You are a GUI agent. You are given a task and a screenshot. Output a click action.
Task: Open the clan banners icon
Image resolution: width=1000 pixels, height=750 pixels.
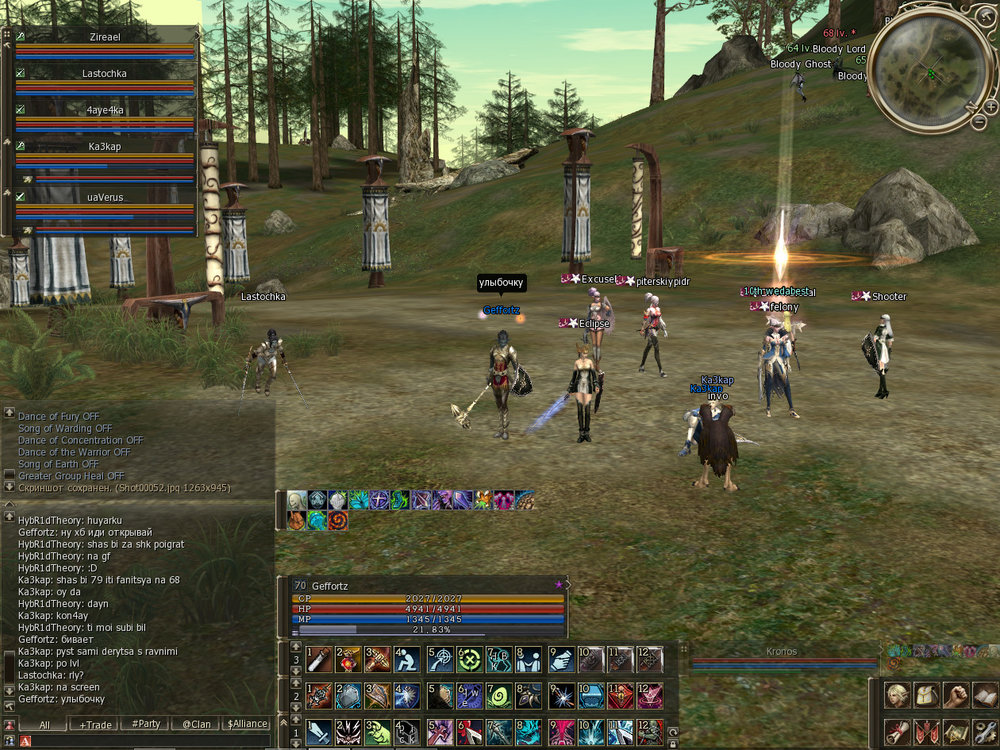[x=926, y=731]
